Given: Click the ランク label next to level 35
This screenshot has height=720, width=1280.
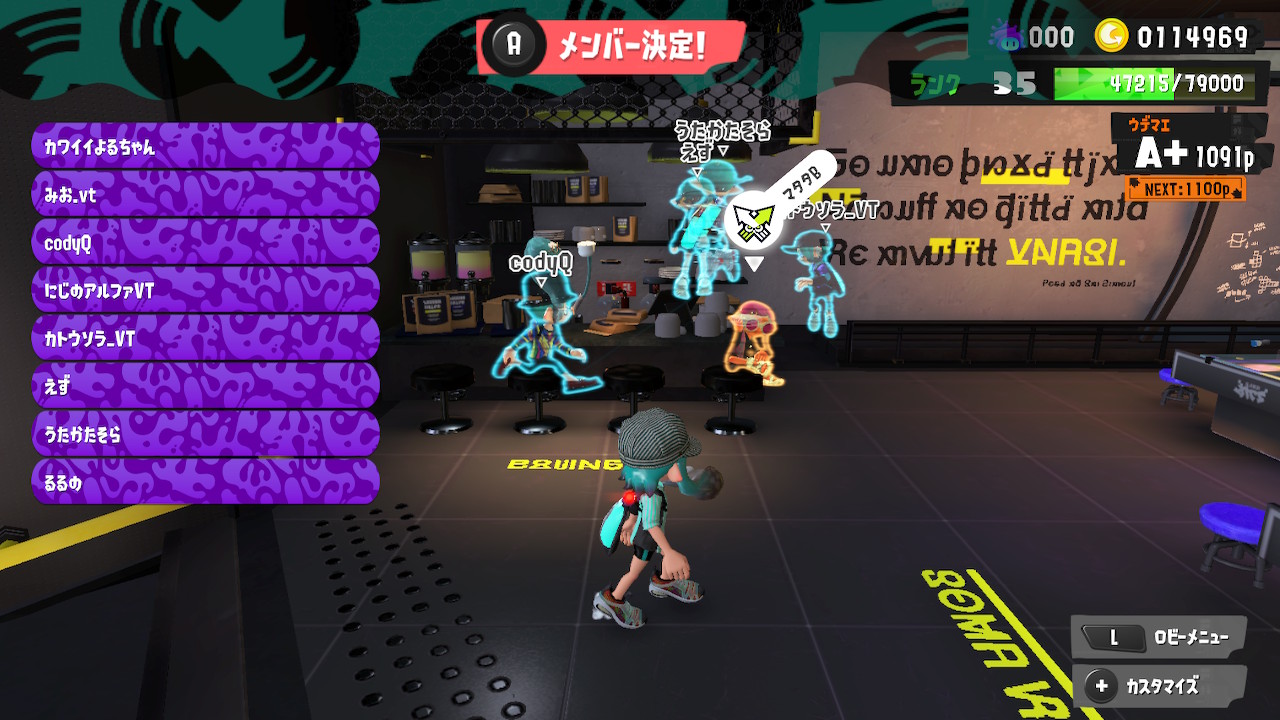Looking at the screenshot, I should (x=935, y=83).
